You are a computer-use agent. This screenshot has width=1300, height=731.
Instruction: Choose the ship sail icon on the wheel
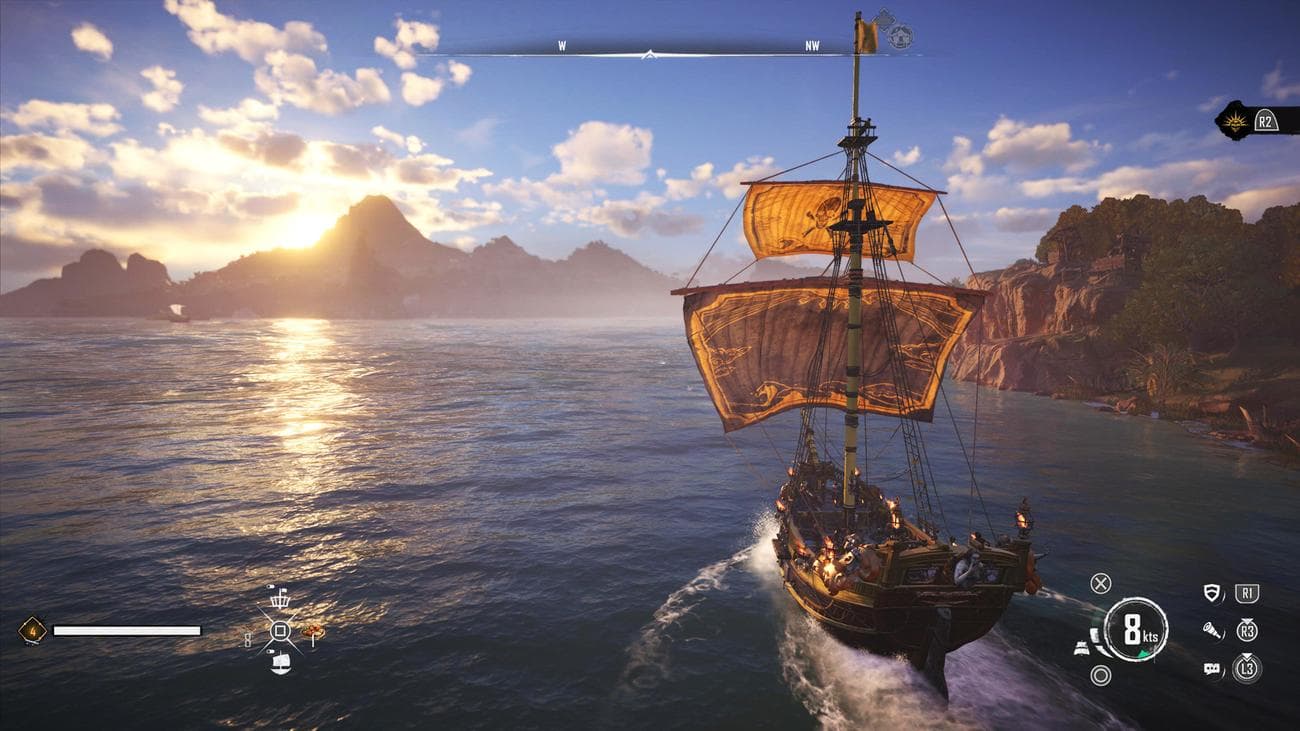tap(280, 662)
